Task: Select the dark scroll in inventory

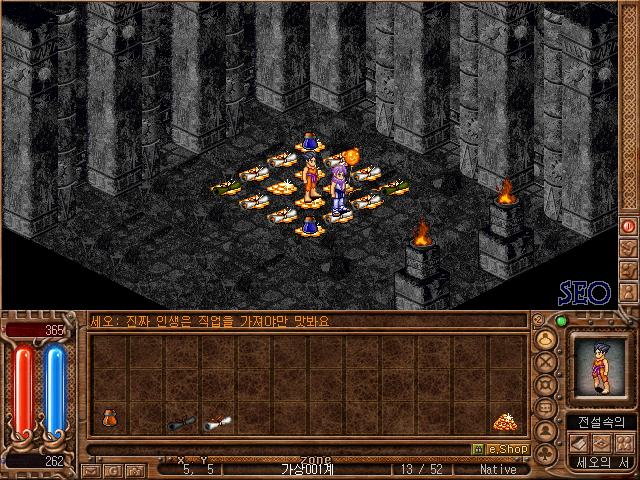Action: tap(181, 423)
